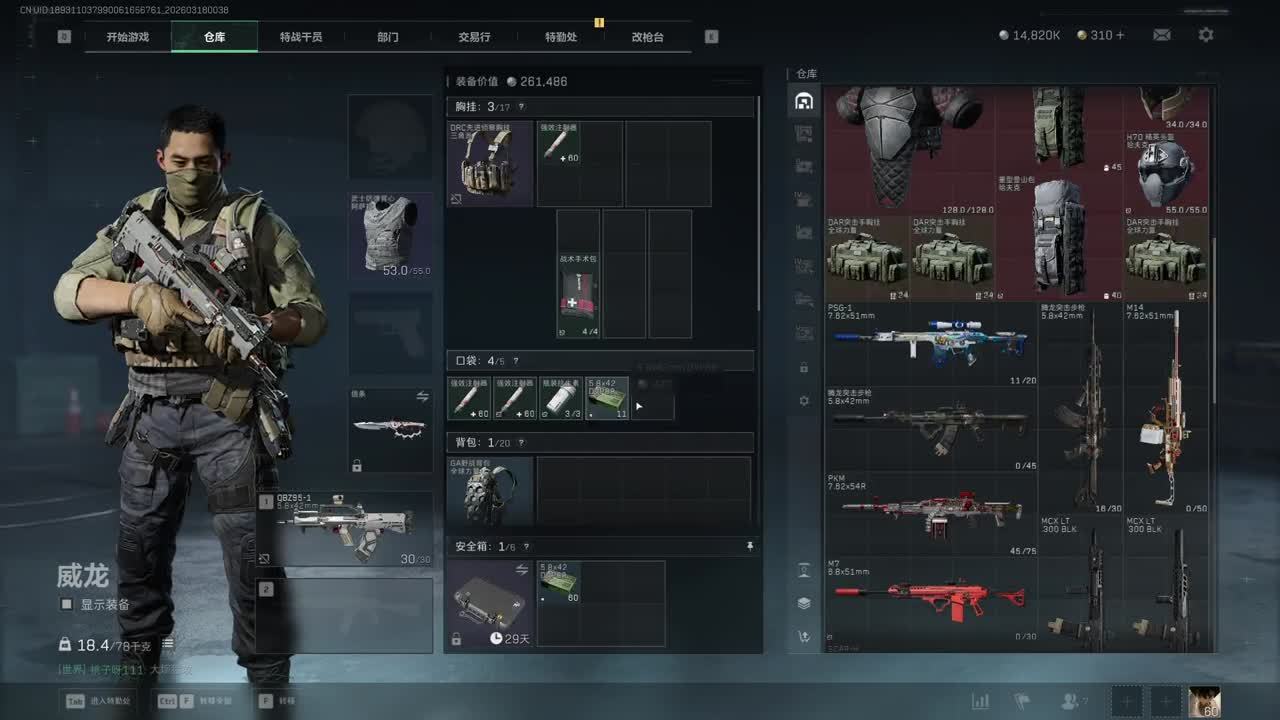Select the secure case in 安全箱
The width and height of the screenshot is (1280, 720).
point(489,603)
